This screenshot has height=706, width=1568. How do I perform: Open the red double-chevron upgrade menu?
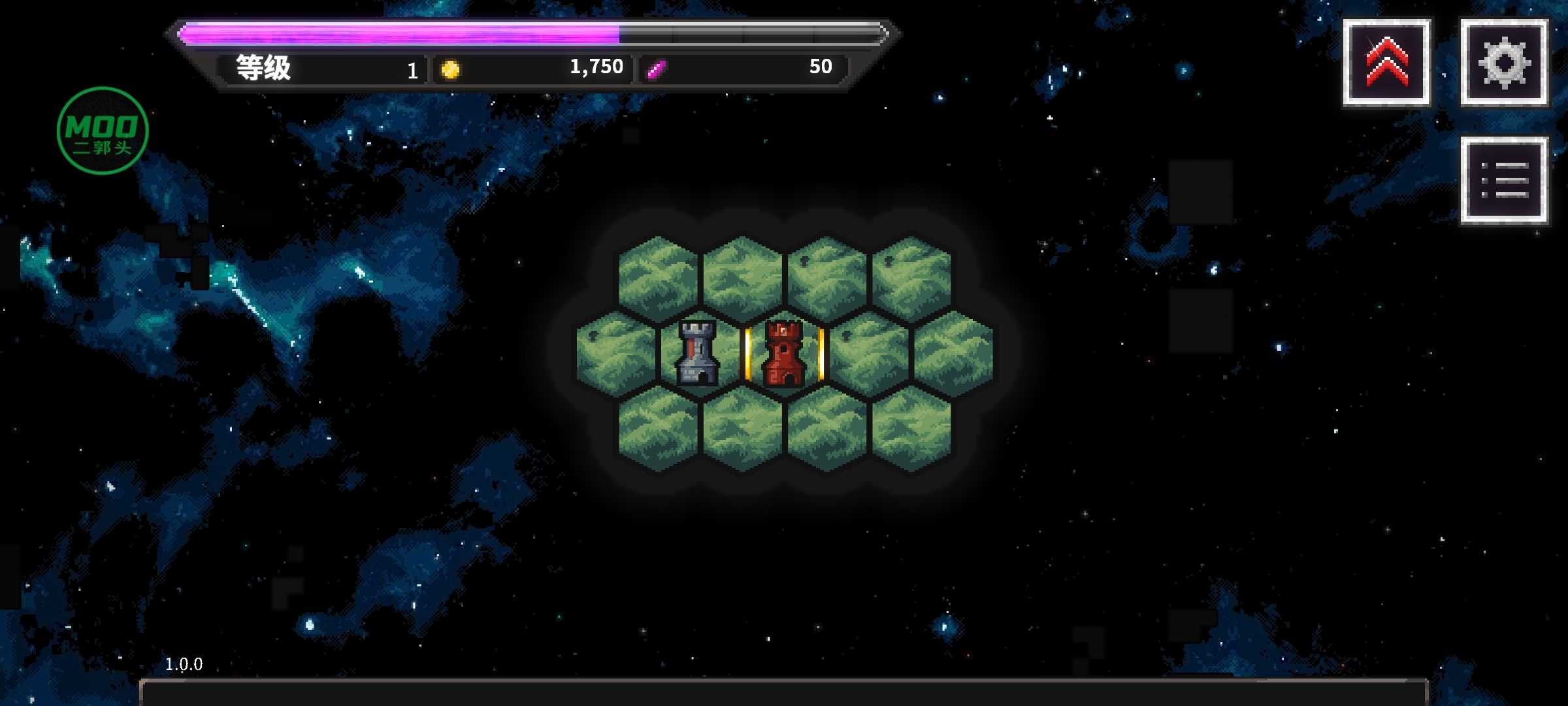tap(1386, 63)
